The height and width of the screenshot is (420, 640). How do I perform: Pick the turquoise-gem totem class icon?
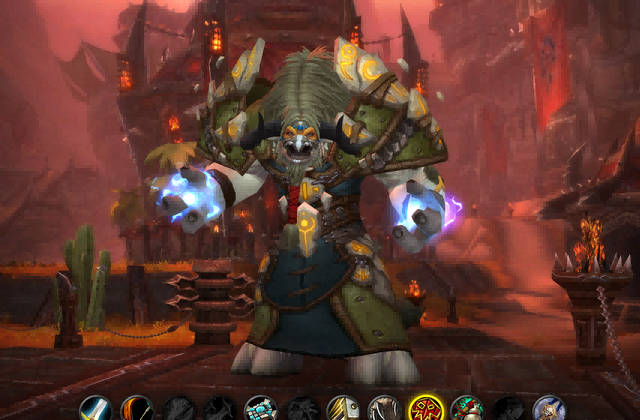click(261, 409)
